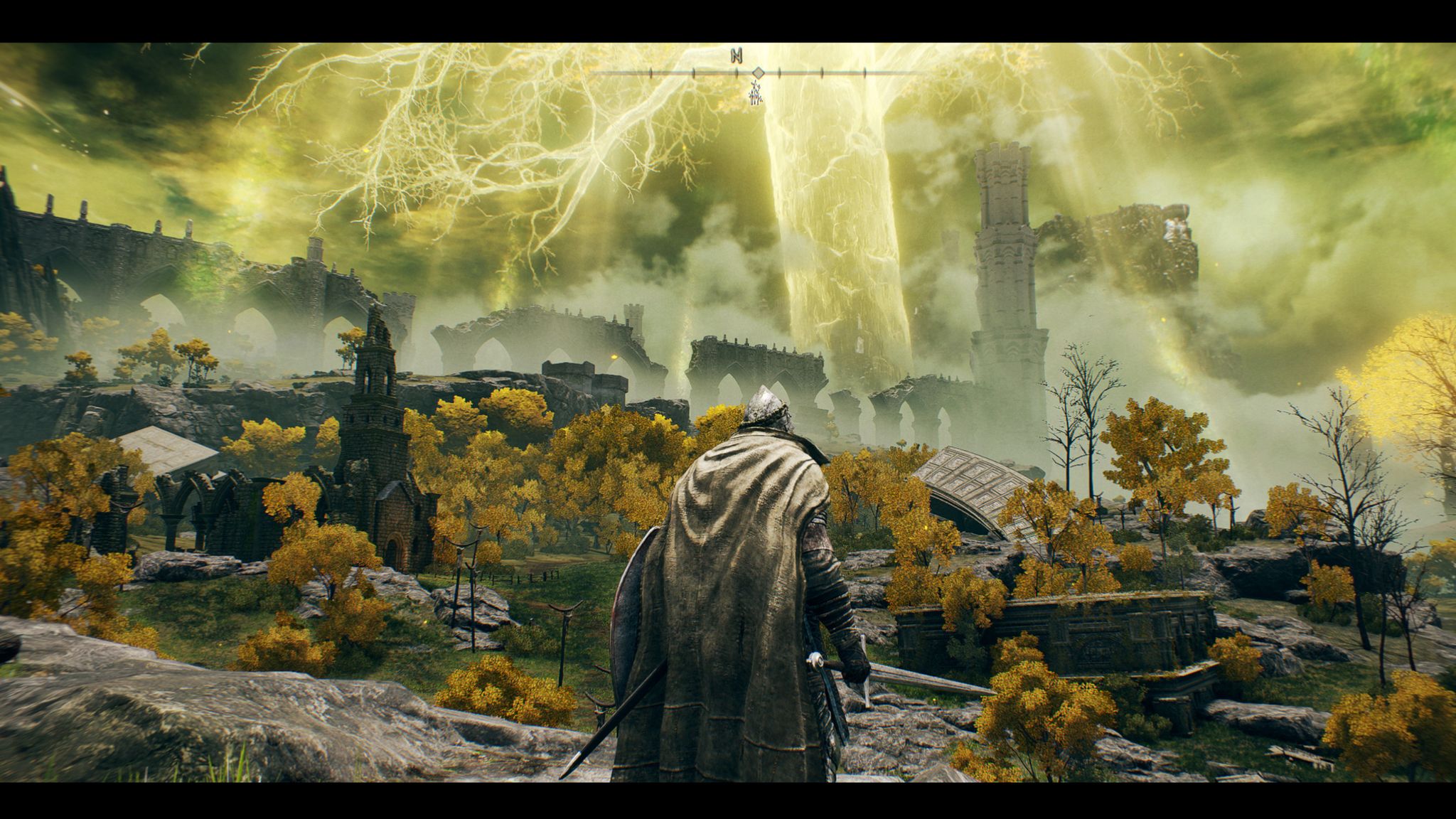This screenshot has width=1456, height=819.
Task: Click the second compass tick from the left
Action: [x=693, y=73]
